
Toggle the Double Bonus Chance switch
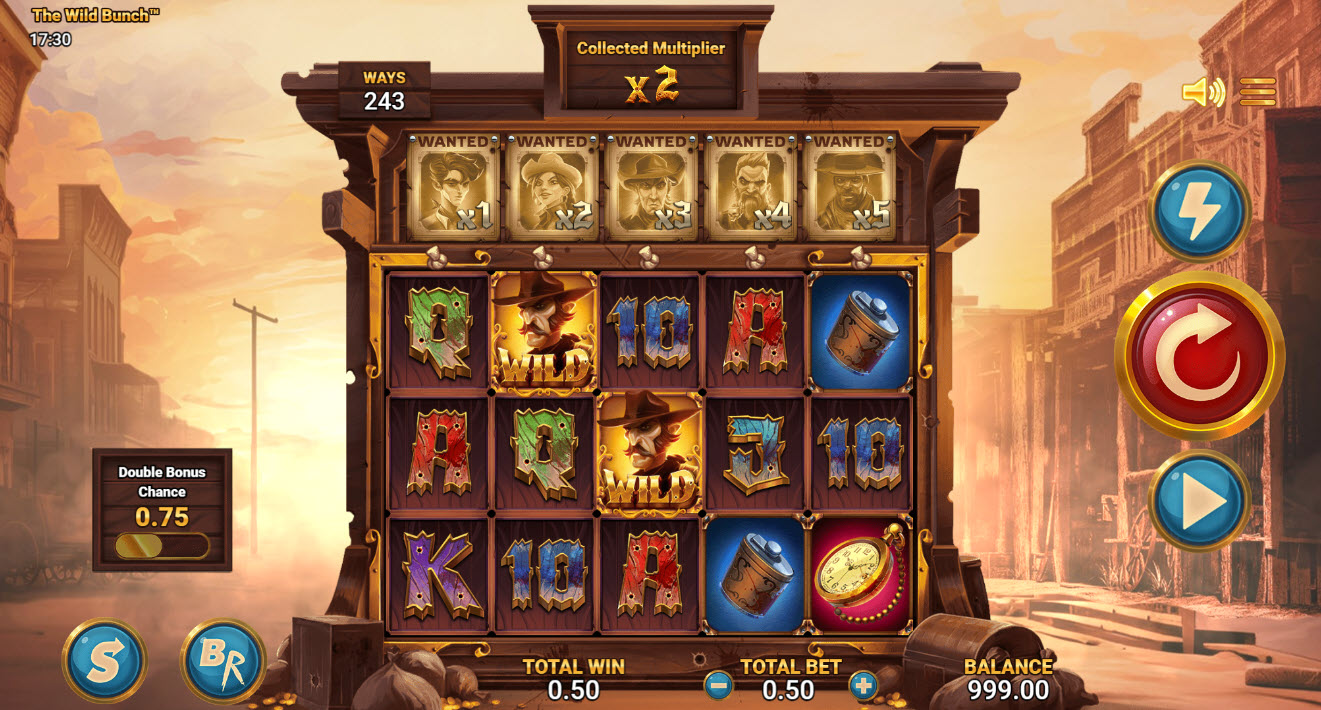pos(162,546)
